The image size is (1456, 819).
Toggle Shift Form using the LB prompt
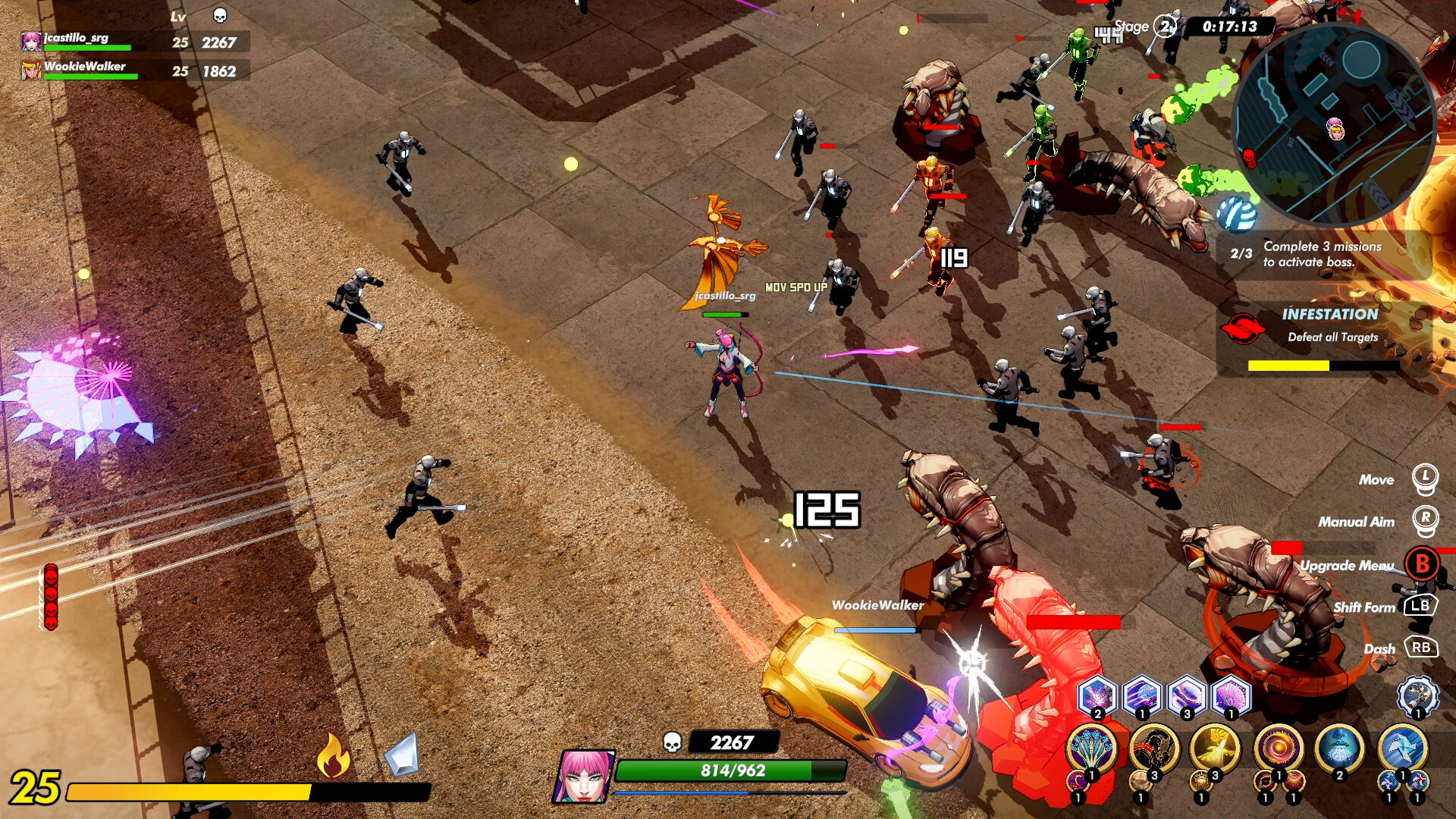click(1423, 607)
